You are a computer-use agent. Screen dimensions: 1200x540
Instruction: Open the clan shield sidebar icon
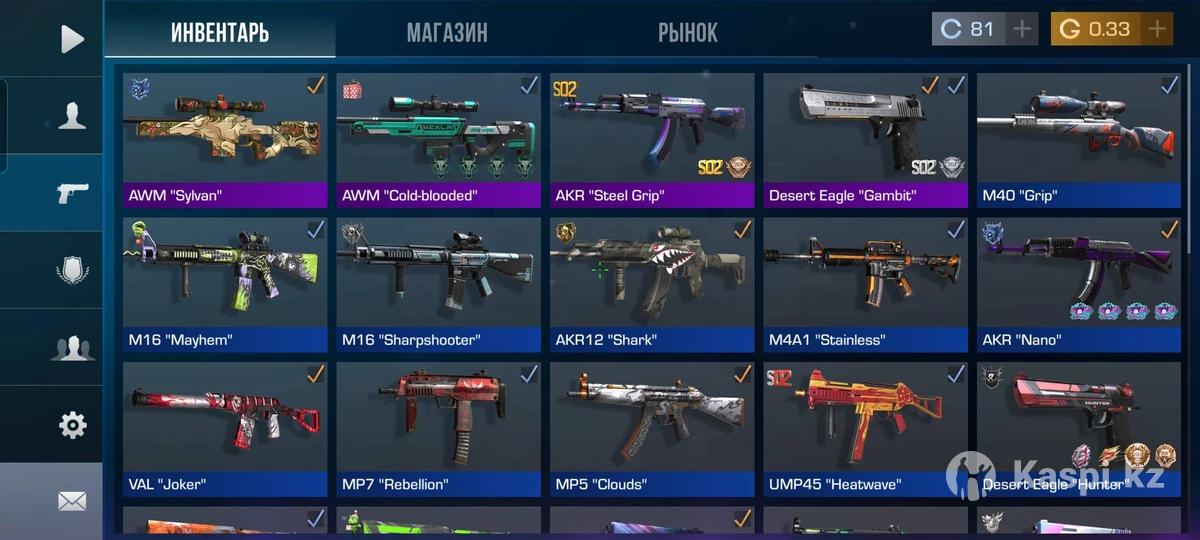coord(72,270)
